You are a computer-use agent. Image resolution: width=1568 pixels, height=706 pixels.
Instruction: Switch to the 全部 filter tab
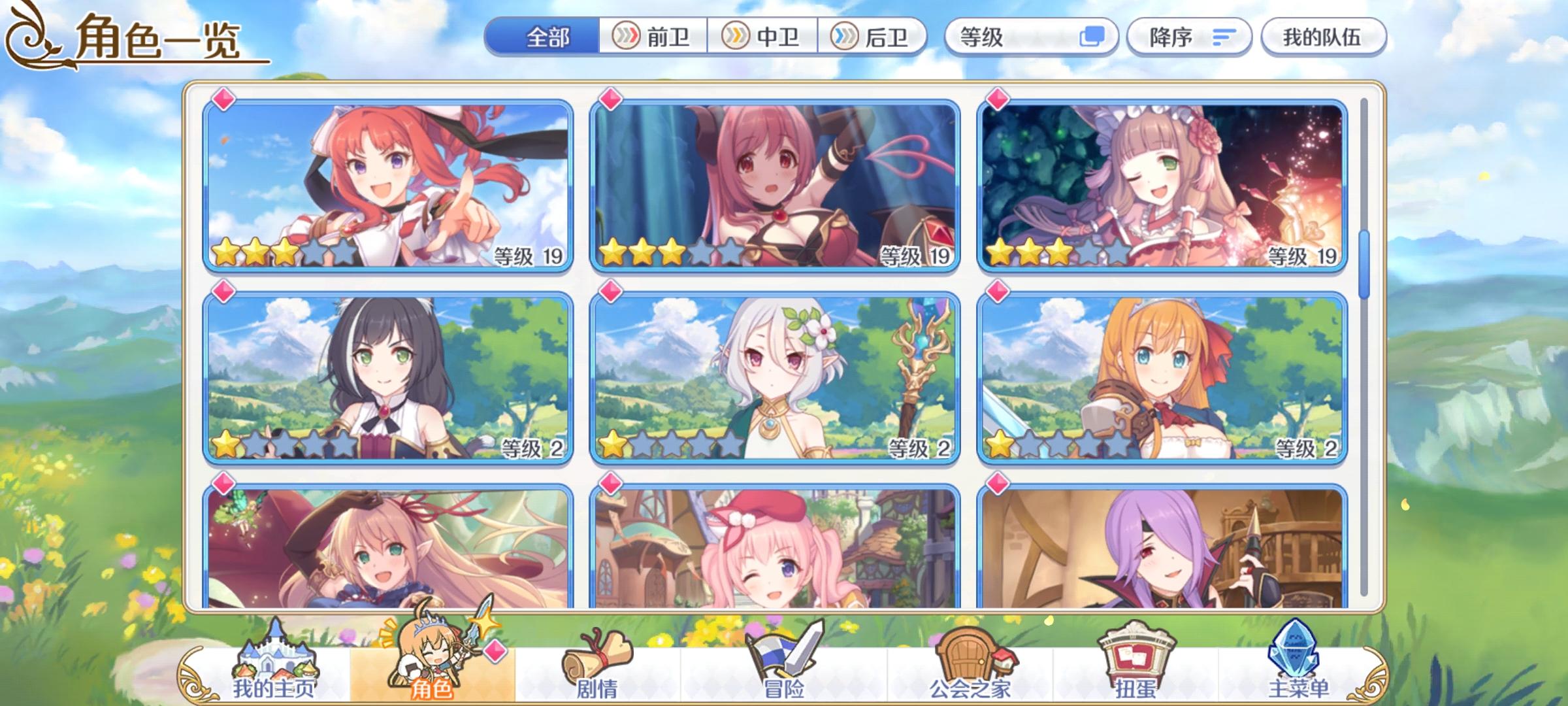click(x=547, y=37)
